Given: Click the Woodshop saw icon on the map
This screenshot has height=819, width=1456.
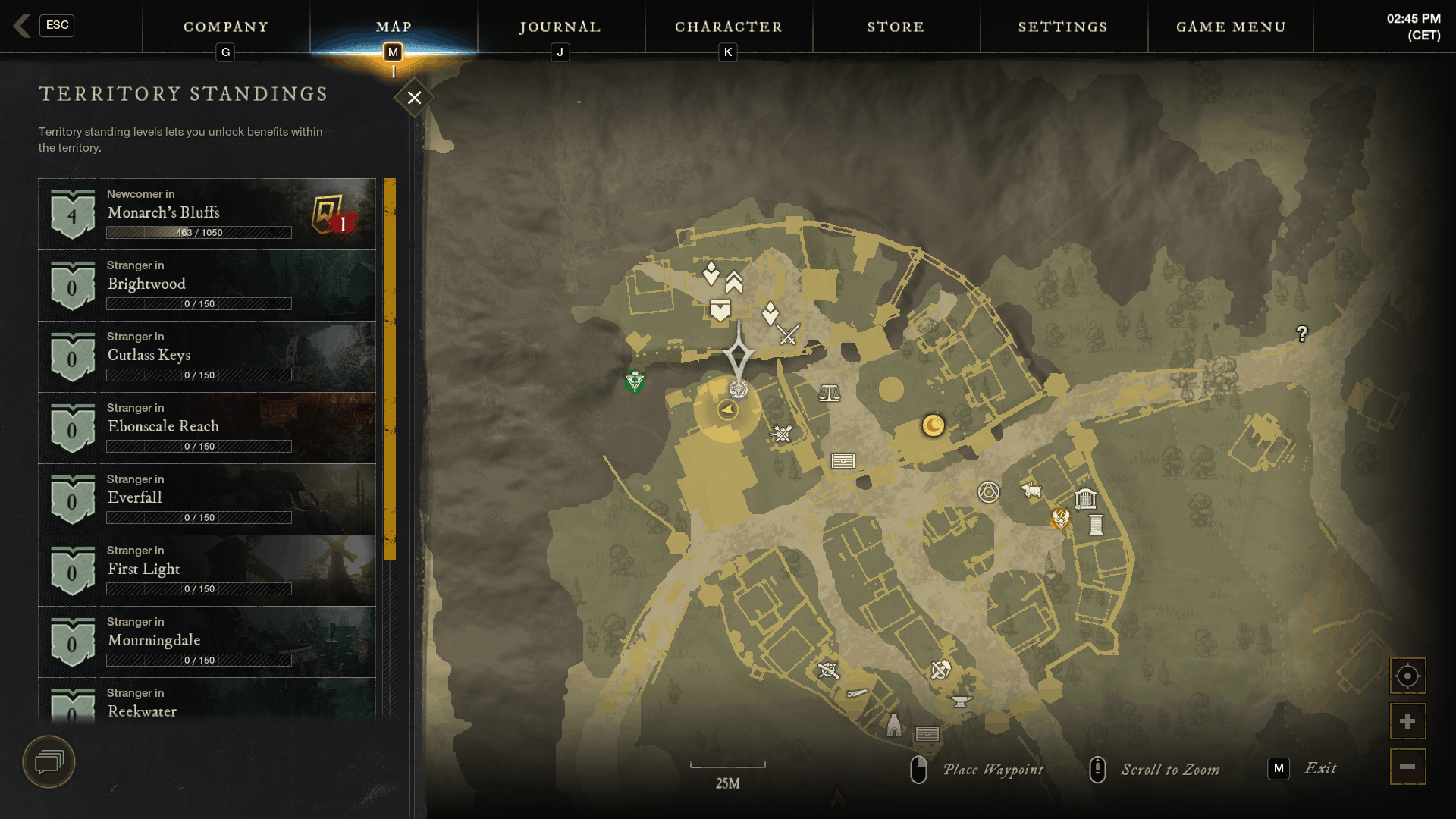Looking at the screenshot, I should 857,694.
